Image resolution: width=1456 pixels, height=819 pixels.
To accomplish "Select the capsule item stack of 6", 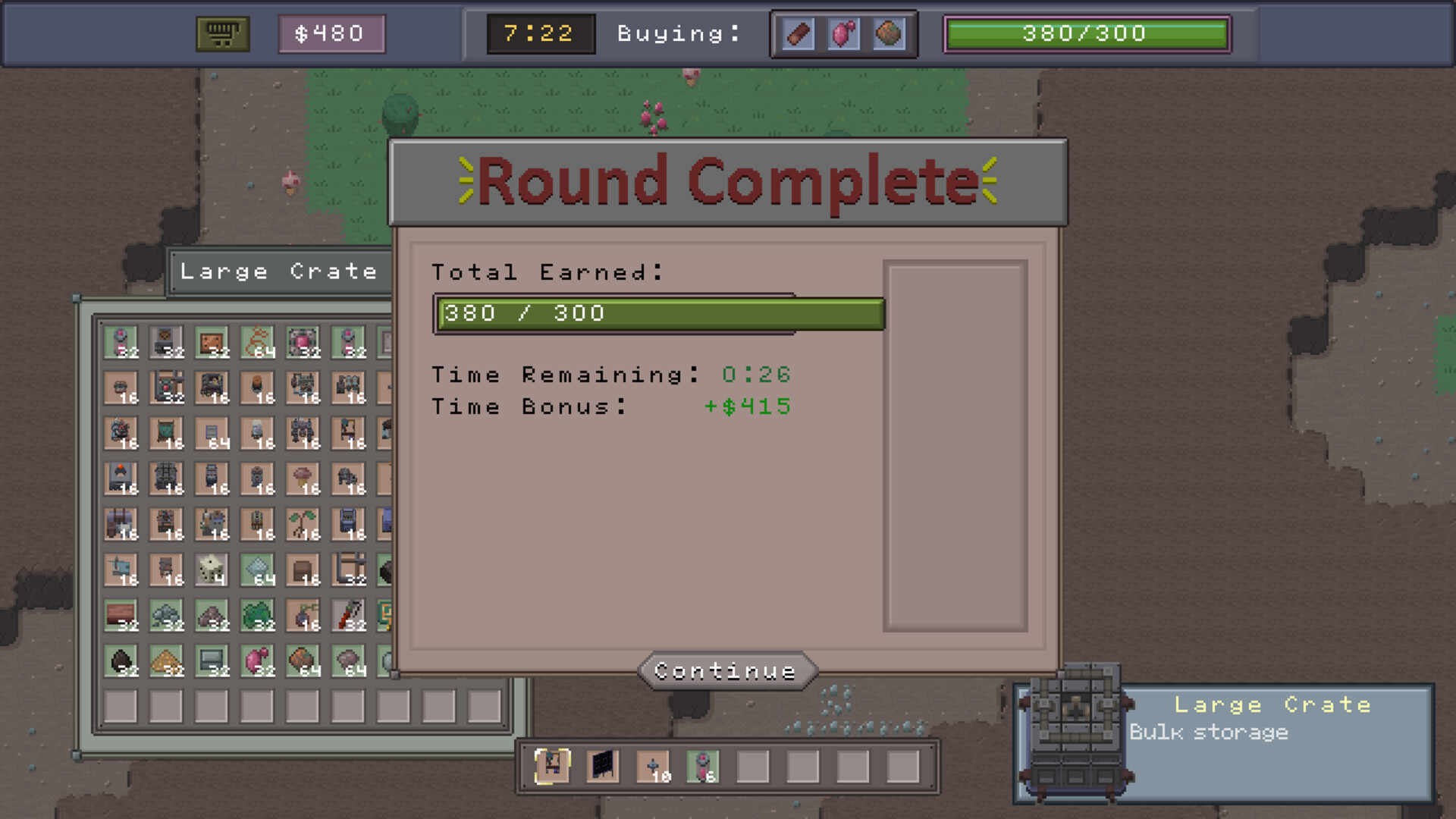I will pos(704,767).
